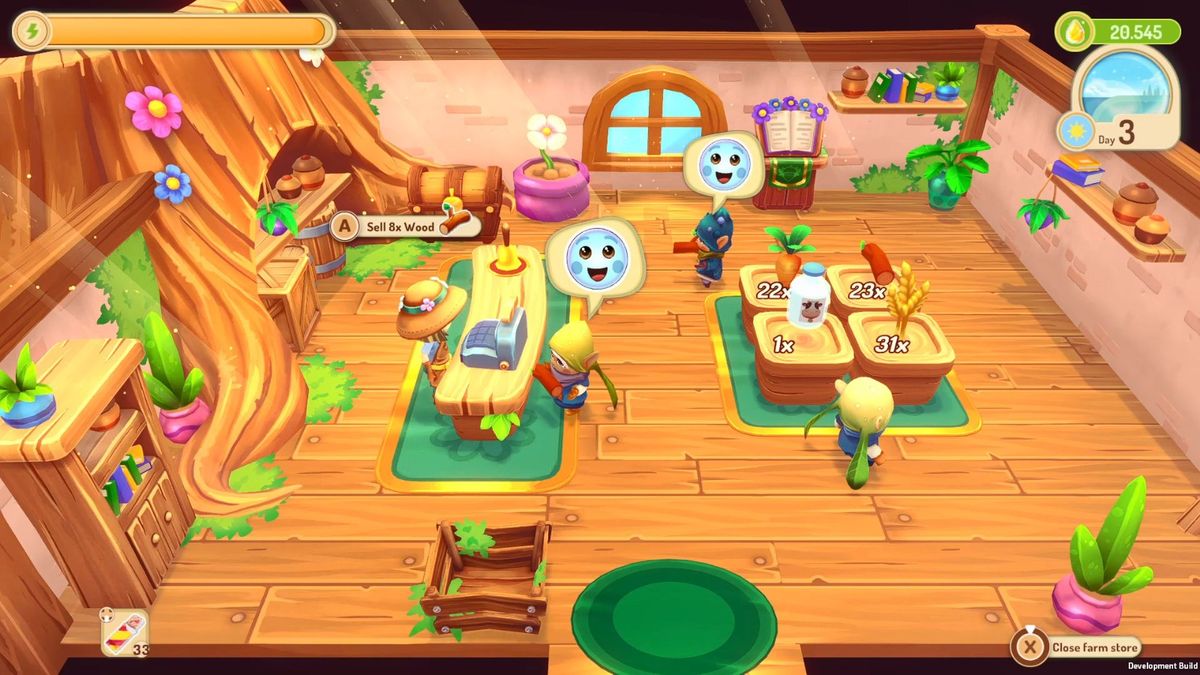Select the Sell 8x Wood prompt
Screen dimensions: 1200x675
point(405,226)
